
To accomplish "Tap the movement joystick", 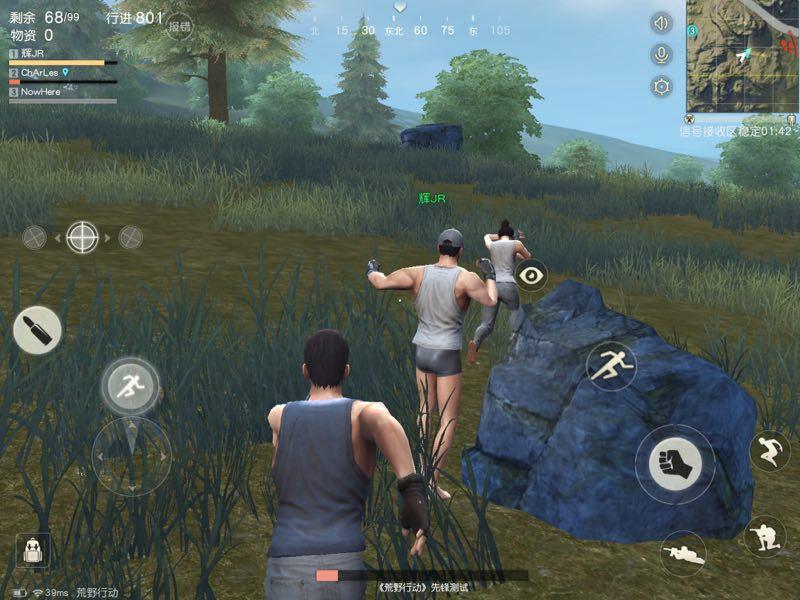I will (131, 456).
